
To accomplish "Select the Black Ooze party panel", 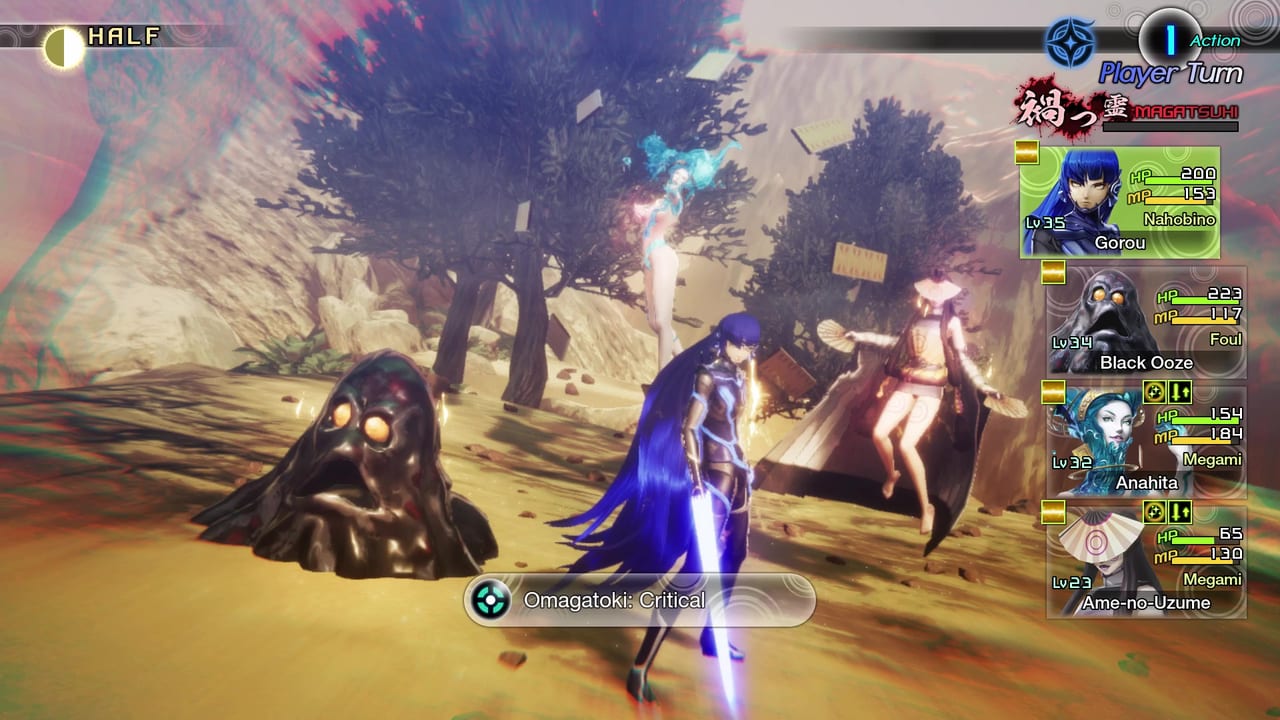I will click(1146, 322).
